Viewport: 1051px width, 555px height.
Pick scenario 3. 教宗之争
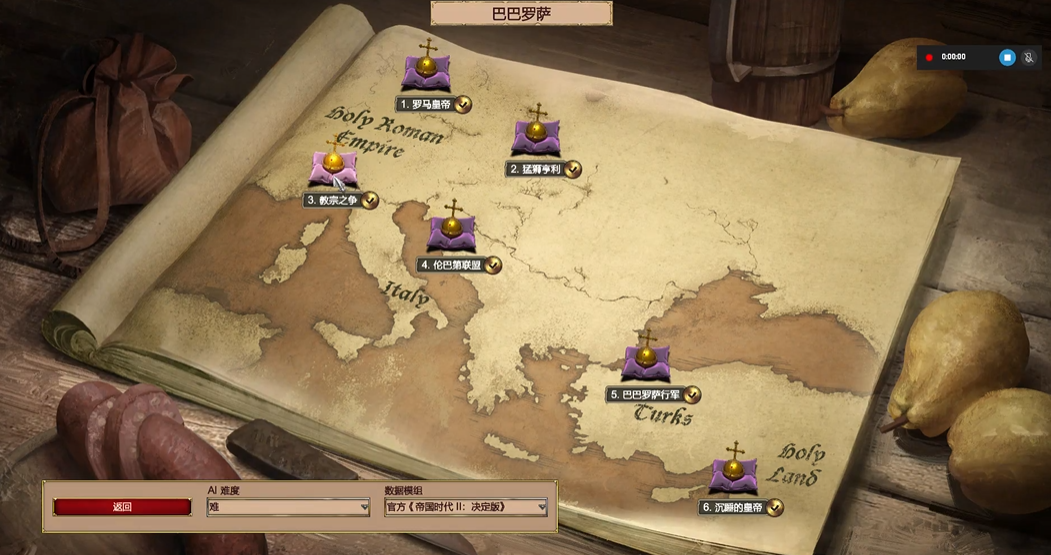[331, 168]
